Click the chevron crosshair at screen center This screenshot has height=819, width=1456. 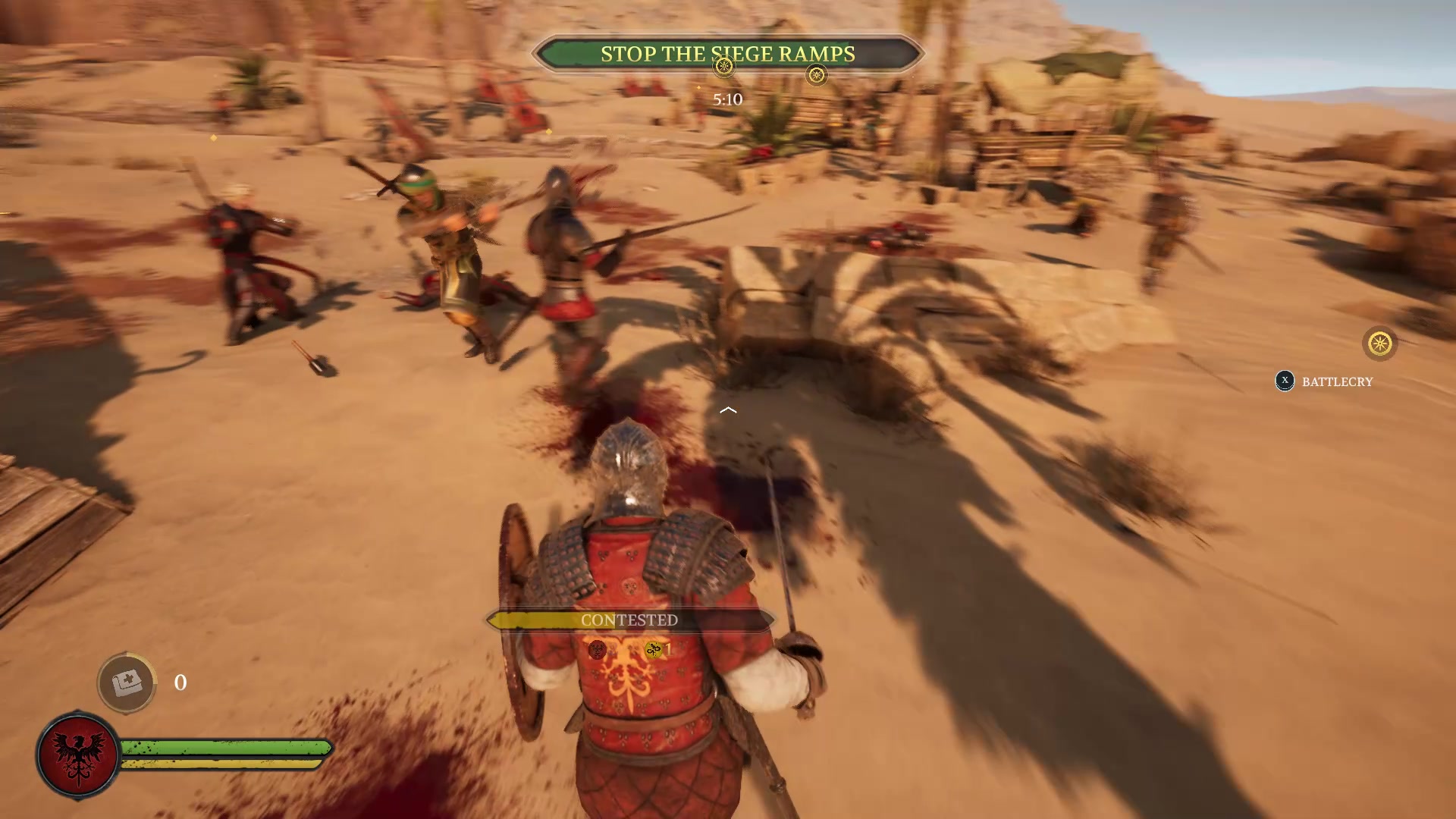coord(728,409)
